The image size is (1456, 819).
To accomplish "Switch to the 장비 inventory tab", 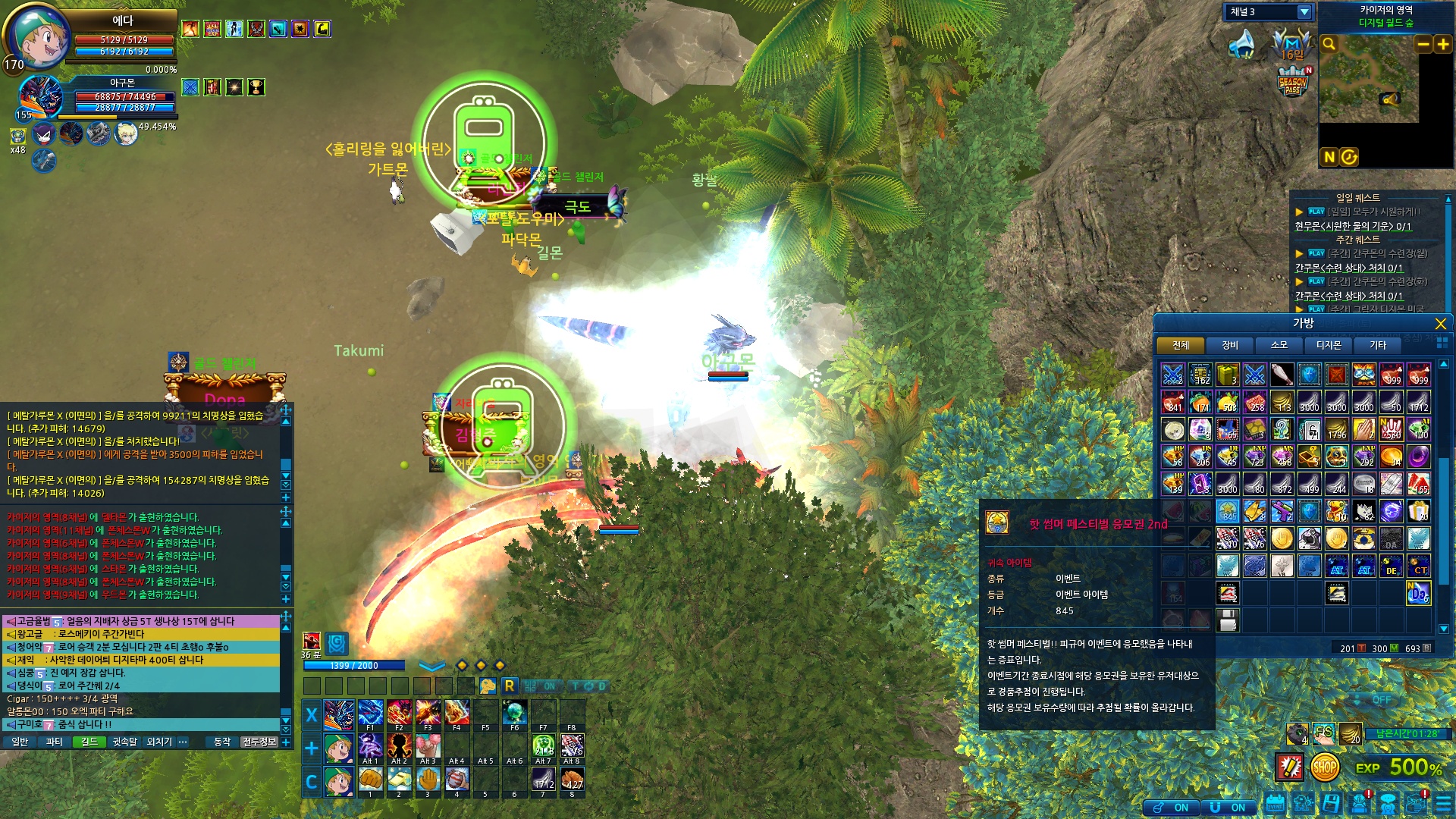I will coord(1229,345).
